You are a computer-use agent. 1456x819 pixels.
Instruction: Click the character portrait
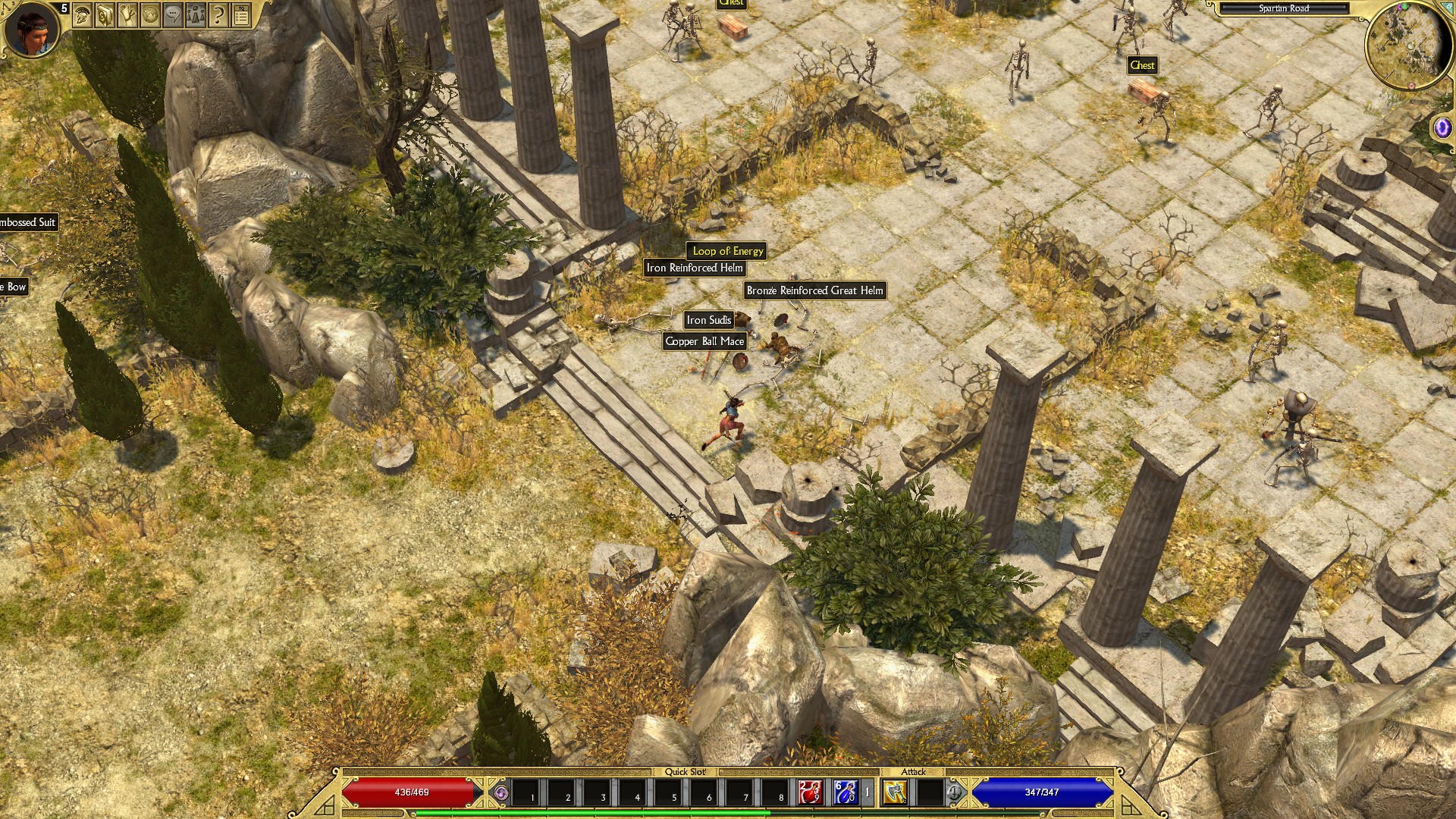[x=32, y=29]
